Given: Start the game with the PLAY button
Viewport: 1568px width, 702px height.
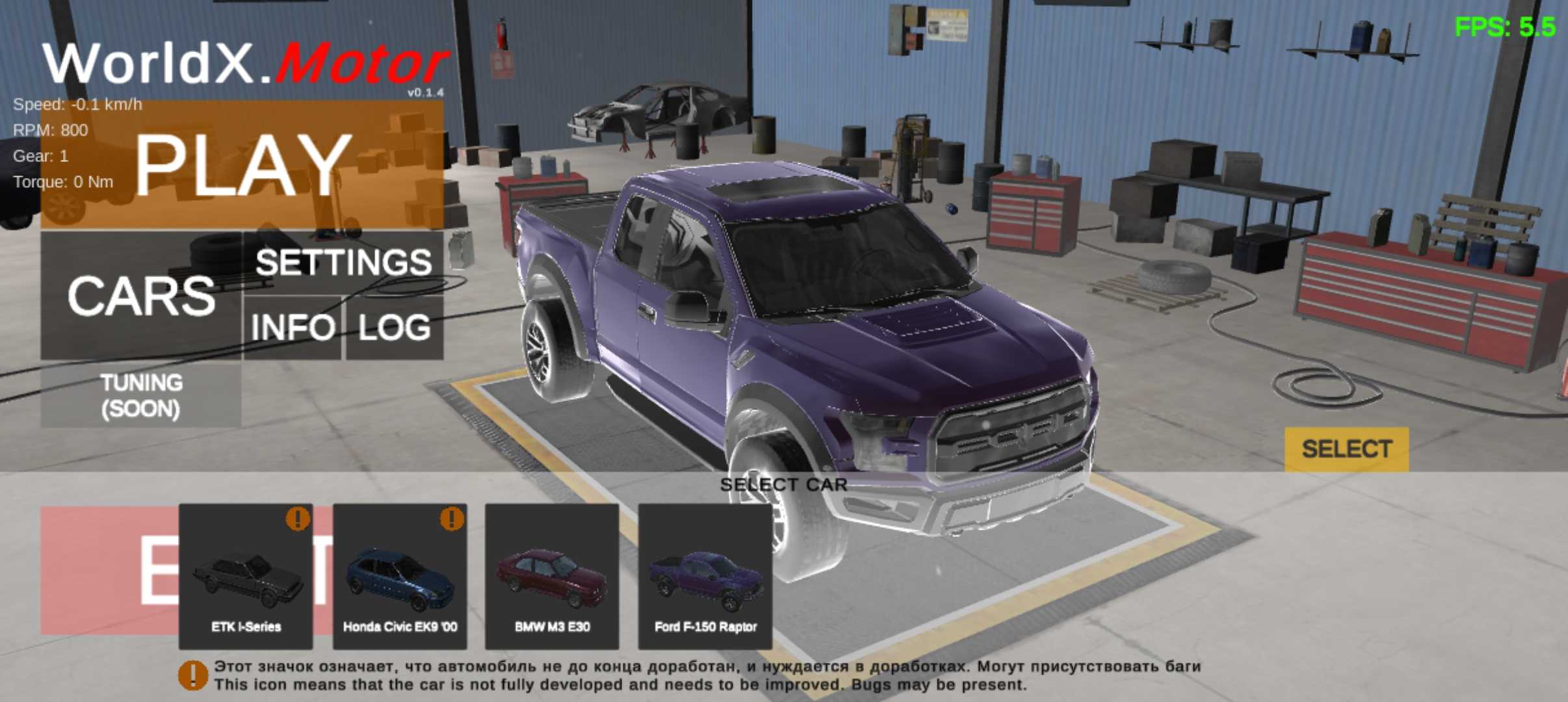Looking at the screenshot, I should click(242, 164).
